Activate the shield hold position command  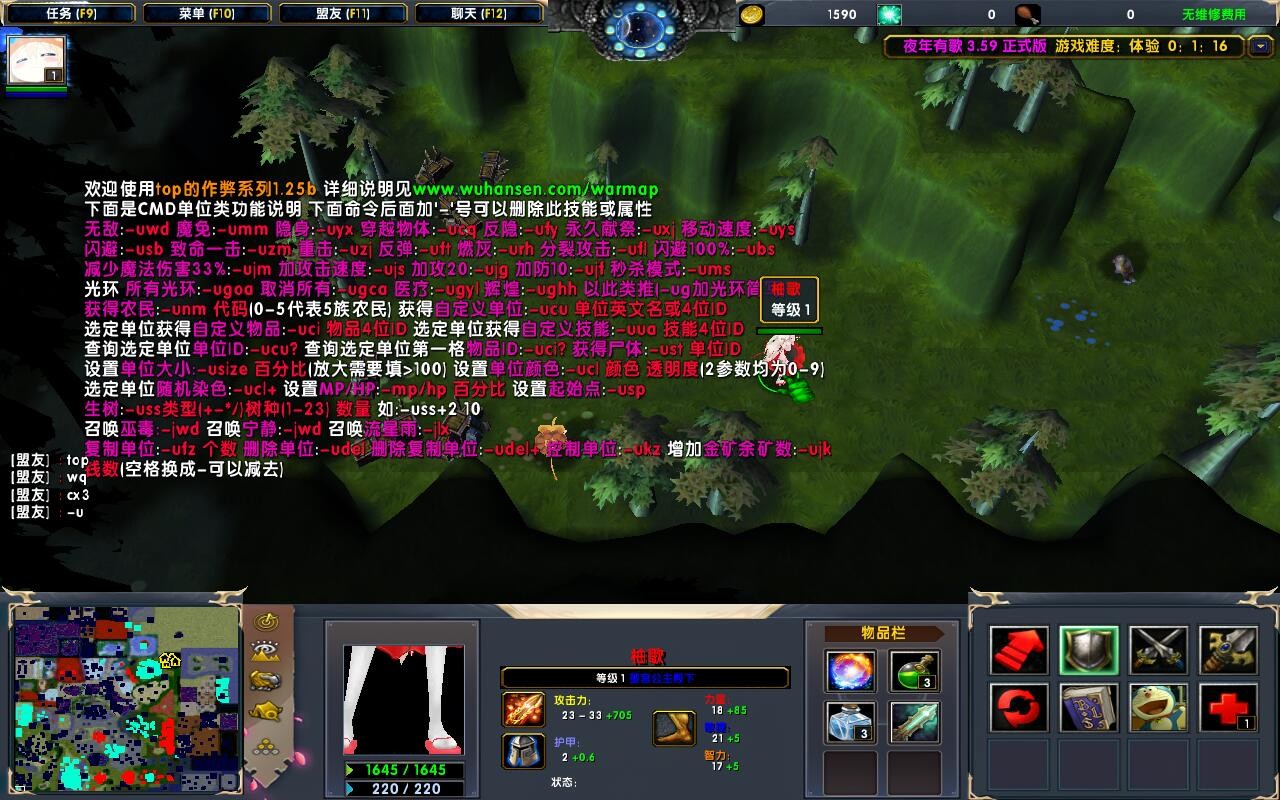pyautogui.click(x=1089, y=651)
